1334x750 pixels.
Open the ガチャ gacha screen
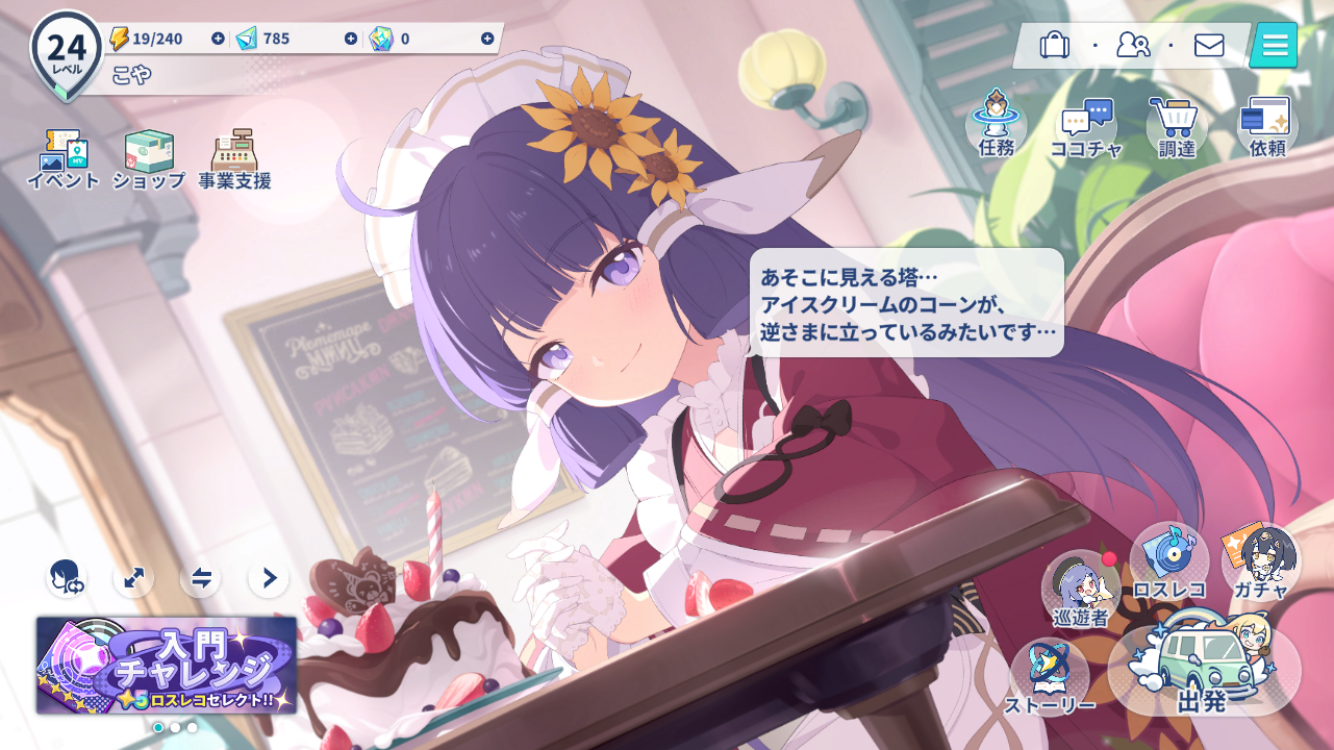1260,563
